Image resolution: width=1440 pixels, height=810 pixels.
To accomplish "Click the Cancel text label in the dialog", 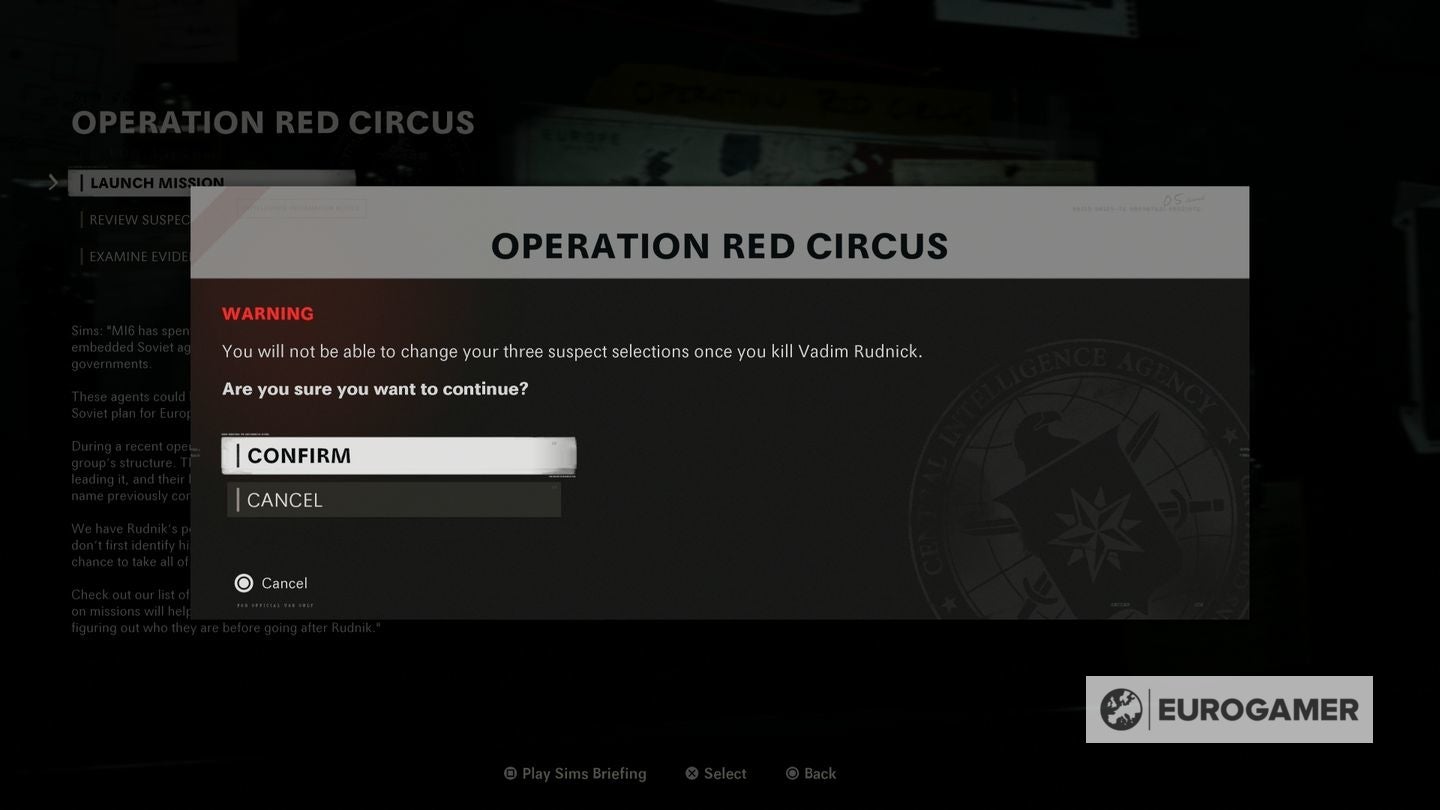I will tap(285, 582).
